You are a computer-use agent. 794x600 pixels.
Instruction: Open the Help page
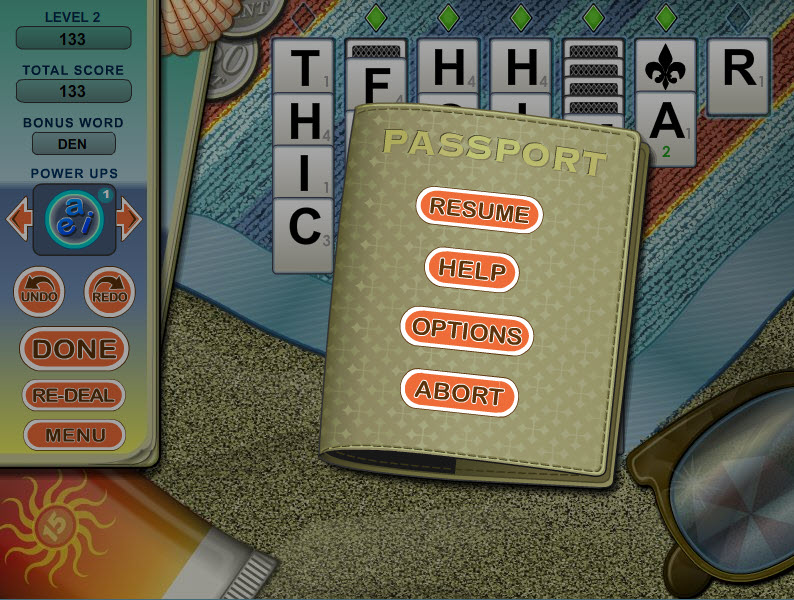point(472,270)
